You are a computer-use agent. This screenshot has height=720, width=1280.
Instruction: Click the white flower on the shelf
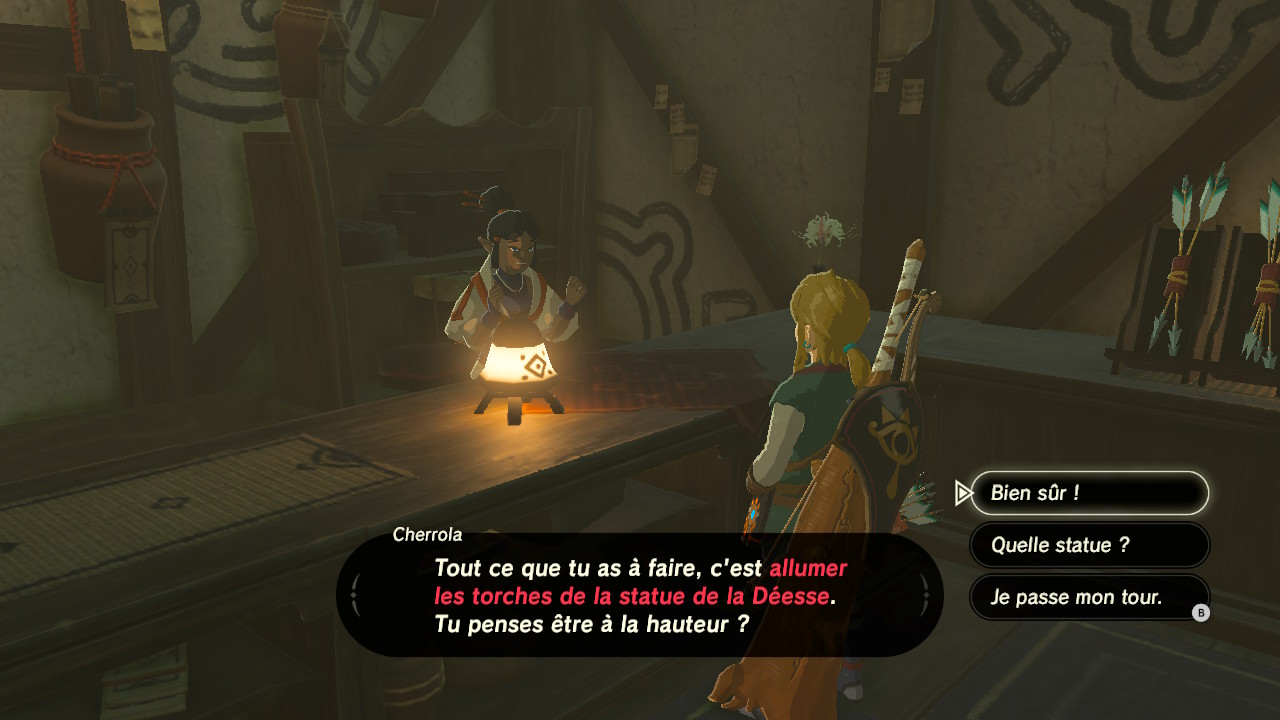pyautogui.click(x=826, y=230)
